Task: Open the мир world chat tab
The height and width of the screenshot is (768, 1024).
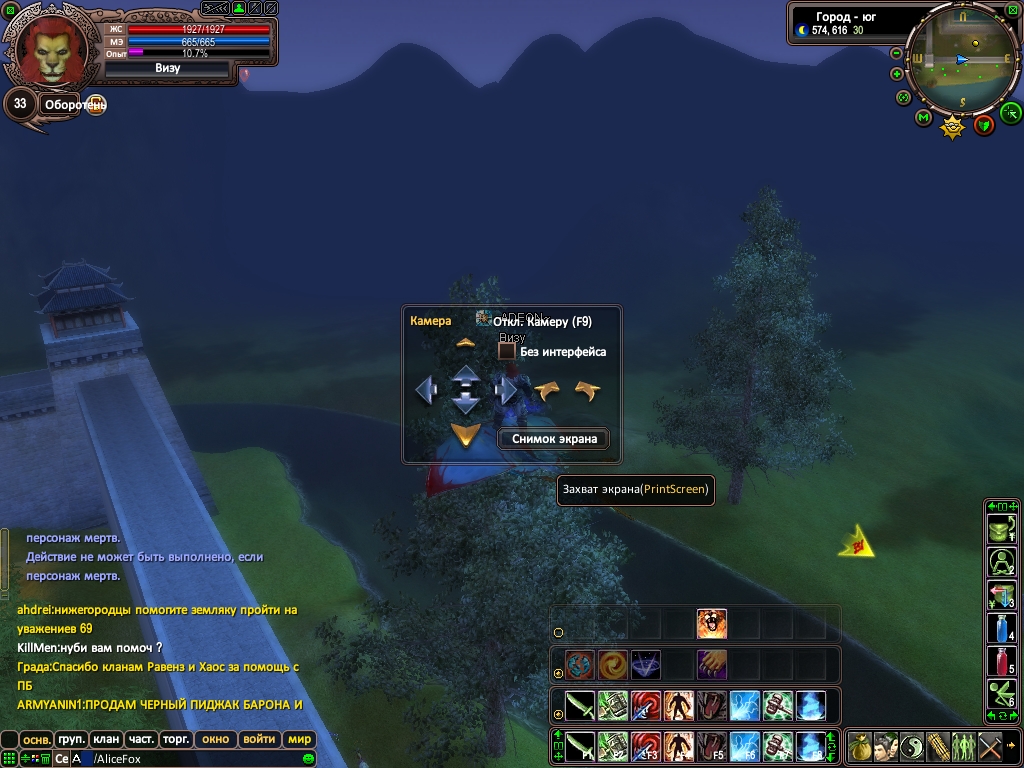Action: click(299, 740)
